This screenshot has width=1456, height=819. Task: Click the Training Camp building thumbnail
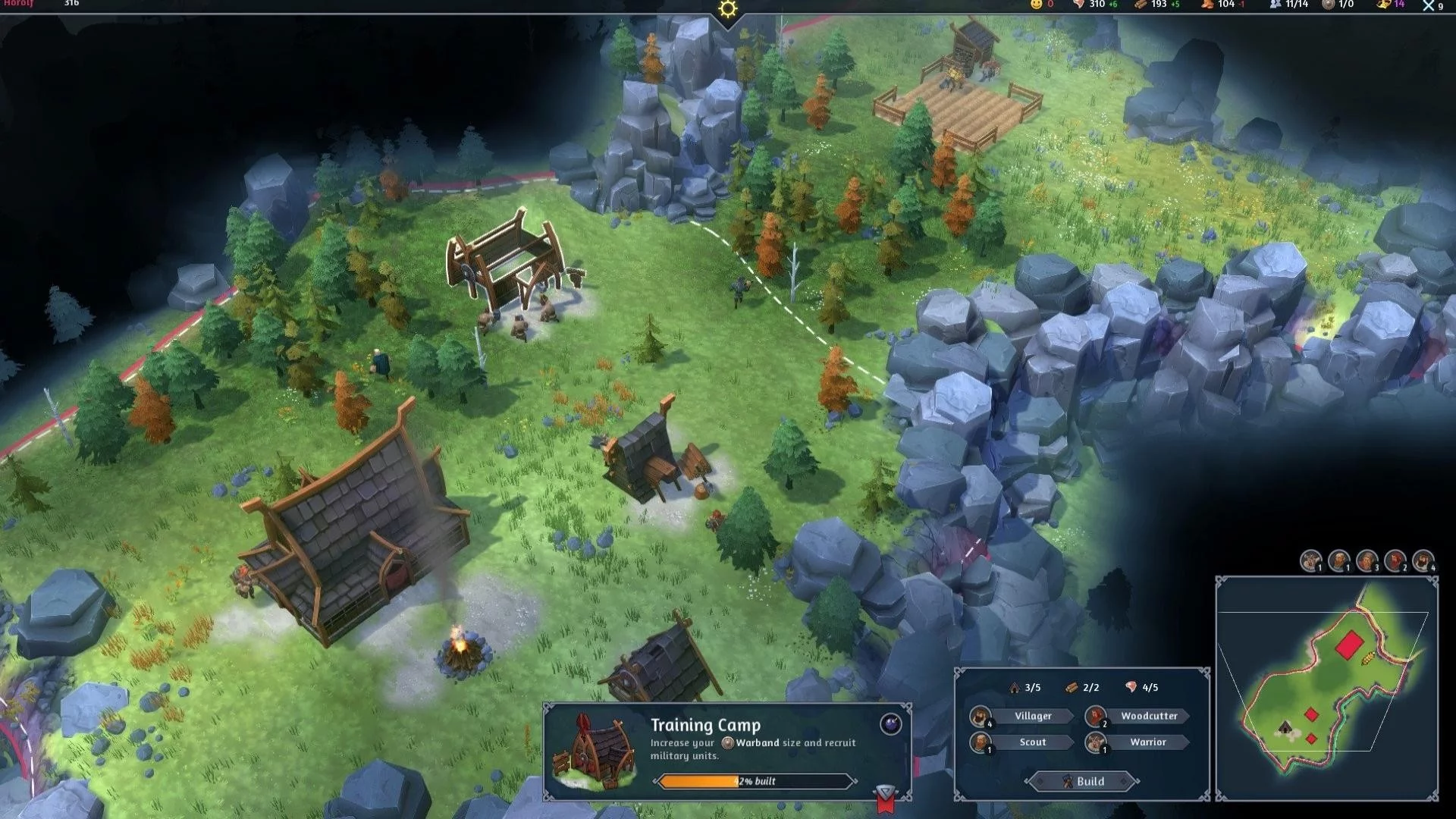coord(596,750)
